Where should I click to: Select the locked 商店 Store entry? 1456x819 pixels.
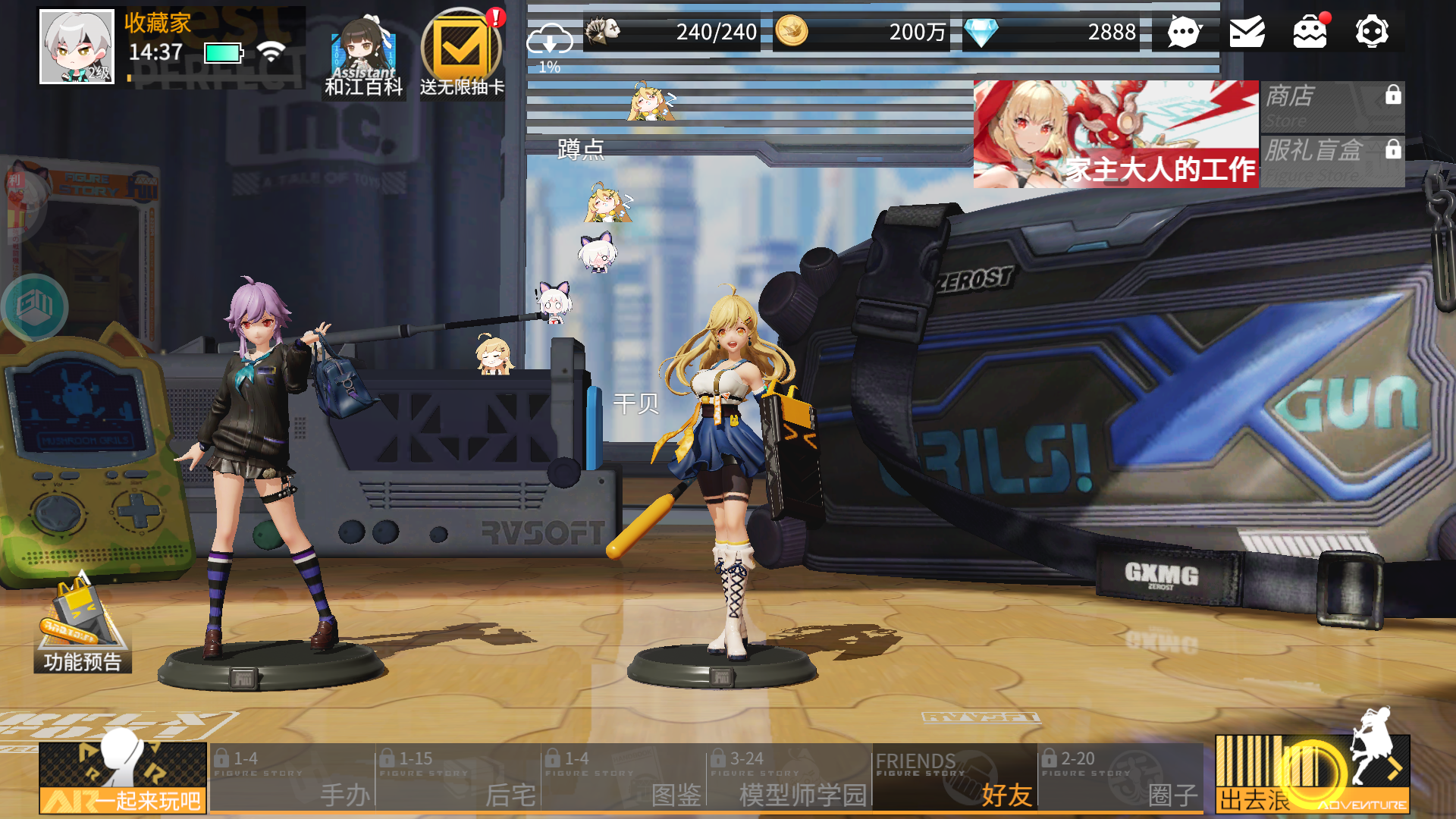1332,106
